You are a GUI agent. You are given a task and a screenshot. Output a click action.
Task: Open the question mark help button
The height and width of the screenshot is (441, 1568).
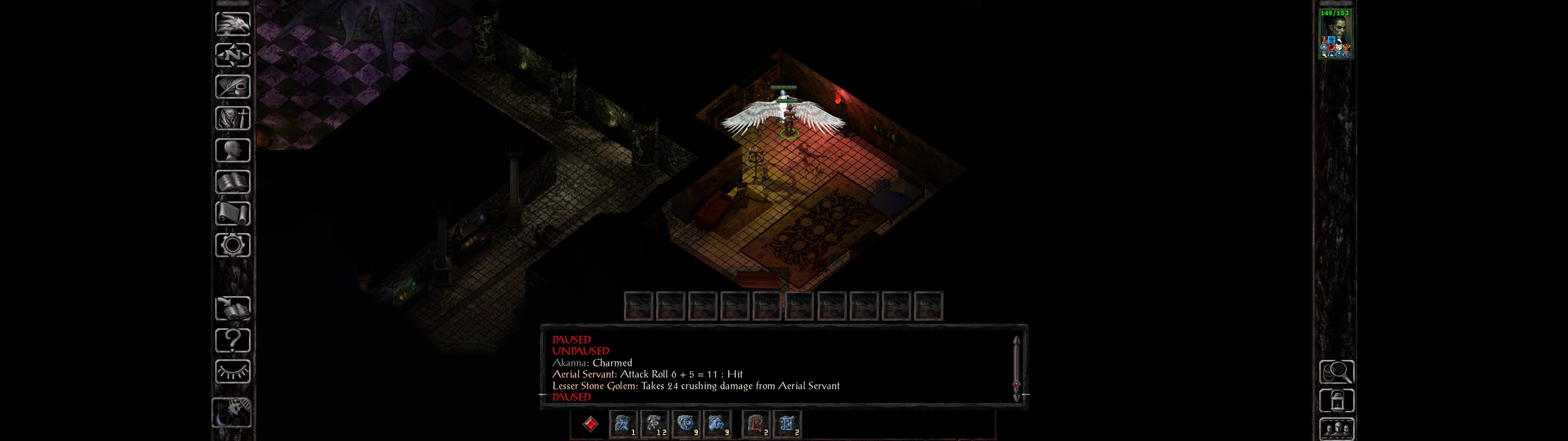point(232,341)
